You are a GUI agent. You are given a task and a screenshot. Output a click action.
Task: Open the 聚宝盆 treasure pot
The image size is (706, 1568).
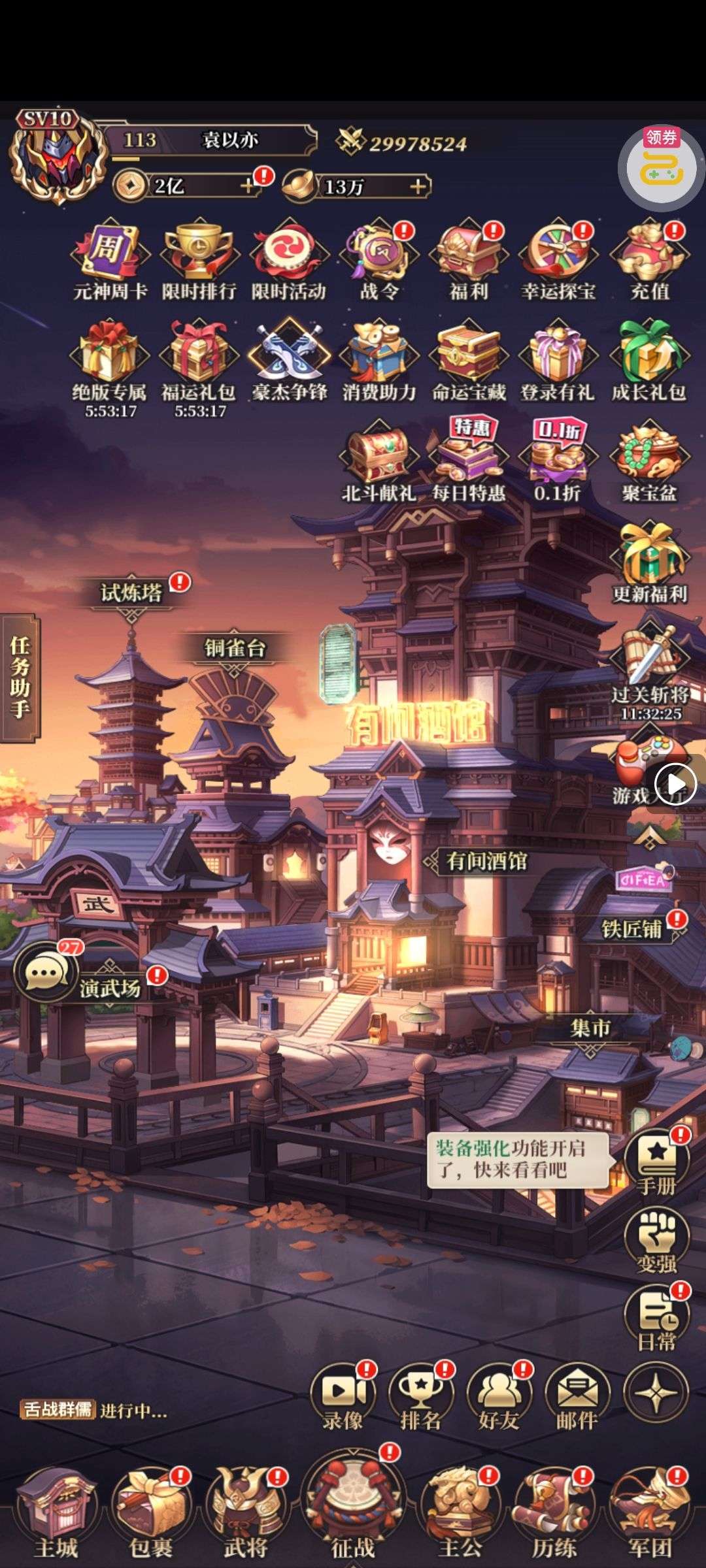click(x=648, y=457)
